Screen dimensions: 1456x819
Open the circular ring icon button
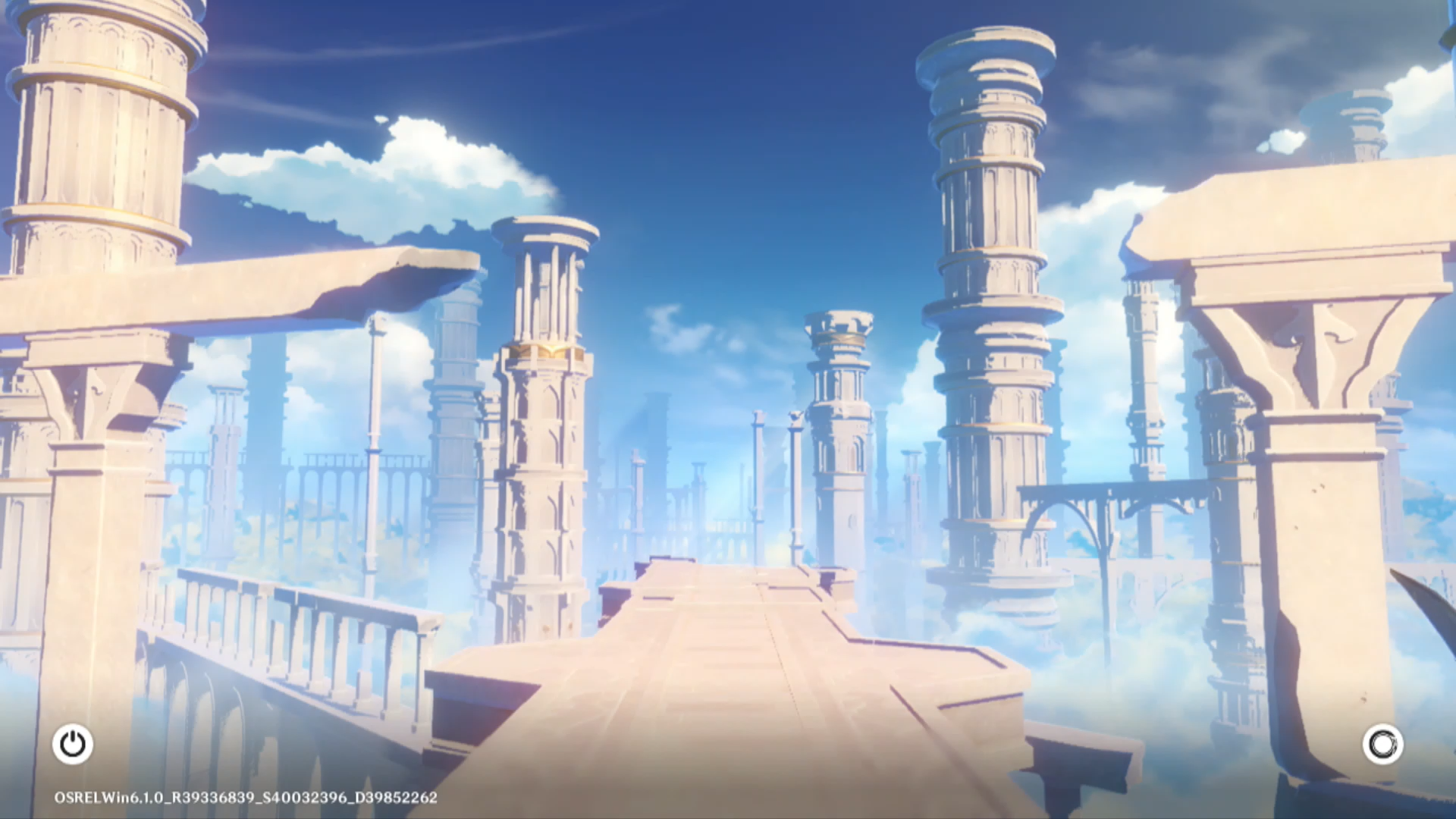tap(1382, 744)
